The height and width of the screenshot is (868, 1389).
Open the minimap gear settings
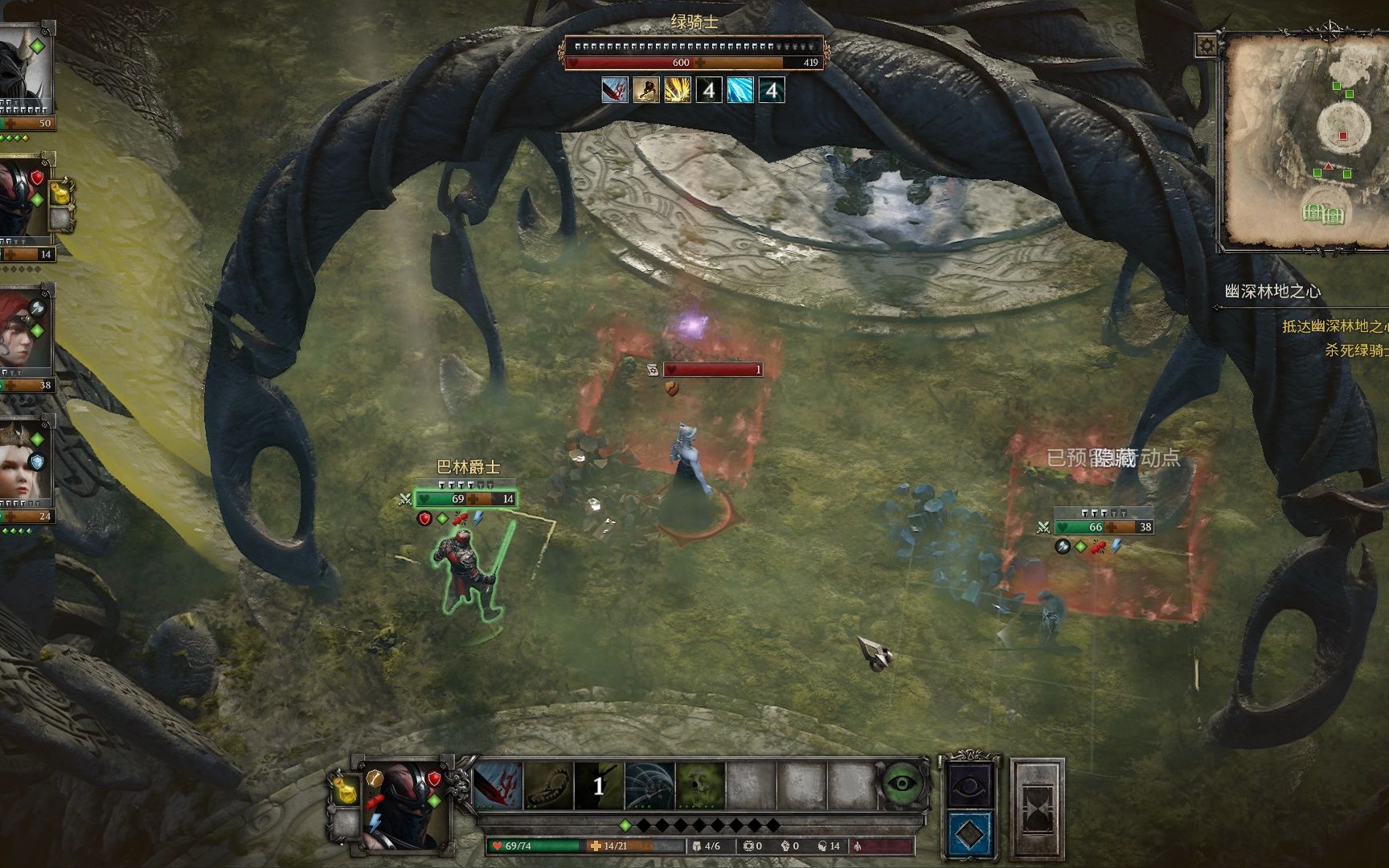point(1207,46)
